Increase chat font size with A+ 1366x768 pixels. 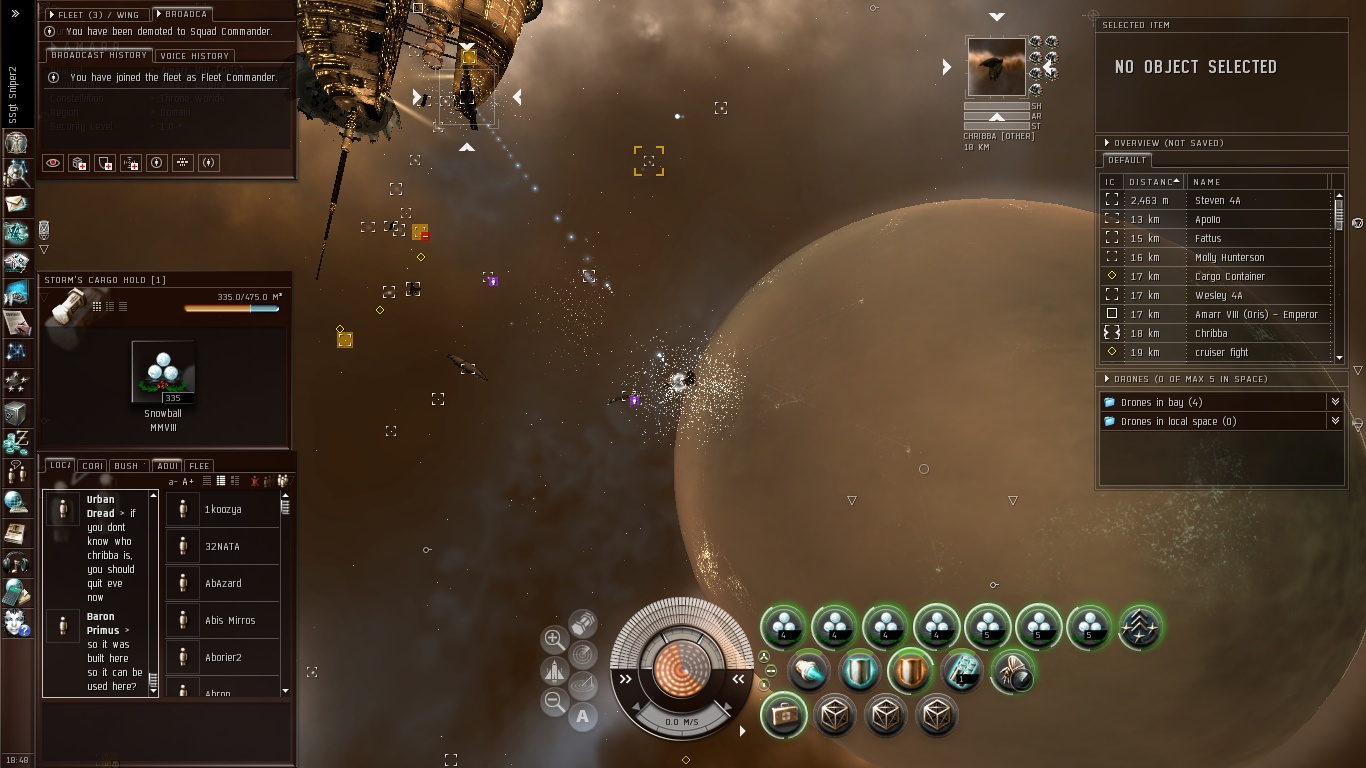pos(188,482)
